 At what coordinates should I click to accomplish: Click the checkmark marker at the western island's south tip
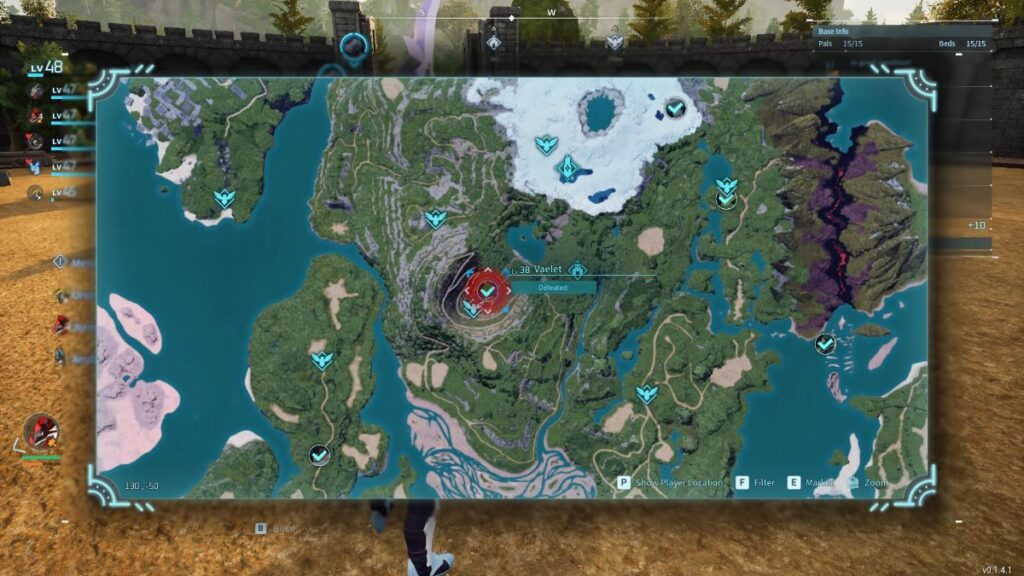coord(319,455)
